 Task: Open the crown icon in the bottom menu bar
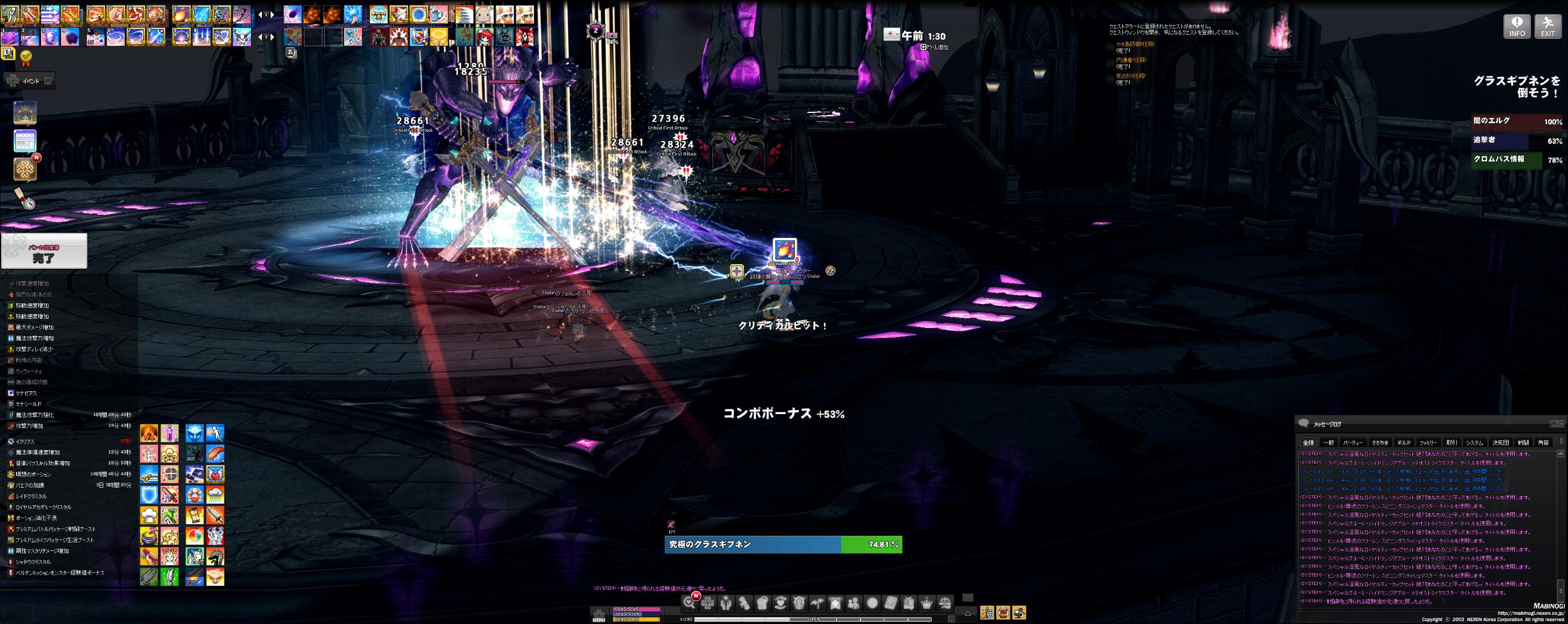click(927, 603)
